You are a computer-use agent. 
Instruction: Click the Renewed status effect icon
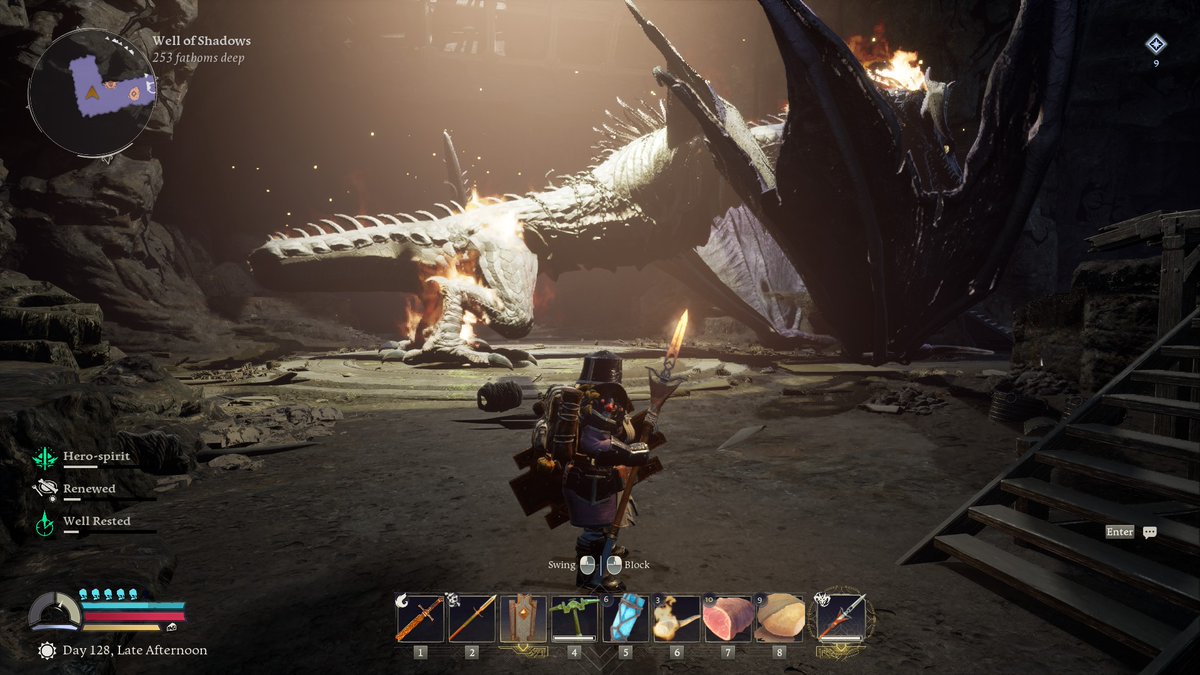point(45,489)
